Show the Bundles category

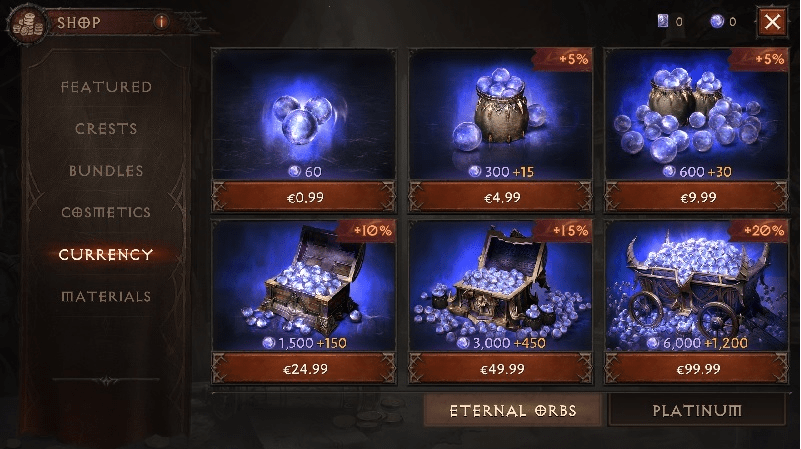tap(106, 171)
